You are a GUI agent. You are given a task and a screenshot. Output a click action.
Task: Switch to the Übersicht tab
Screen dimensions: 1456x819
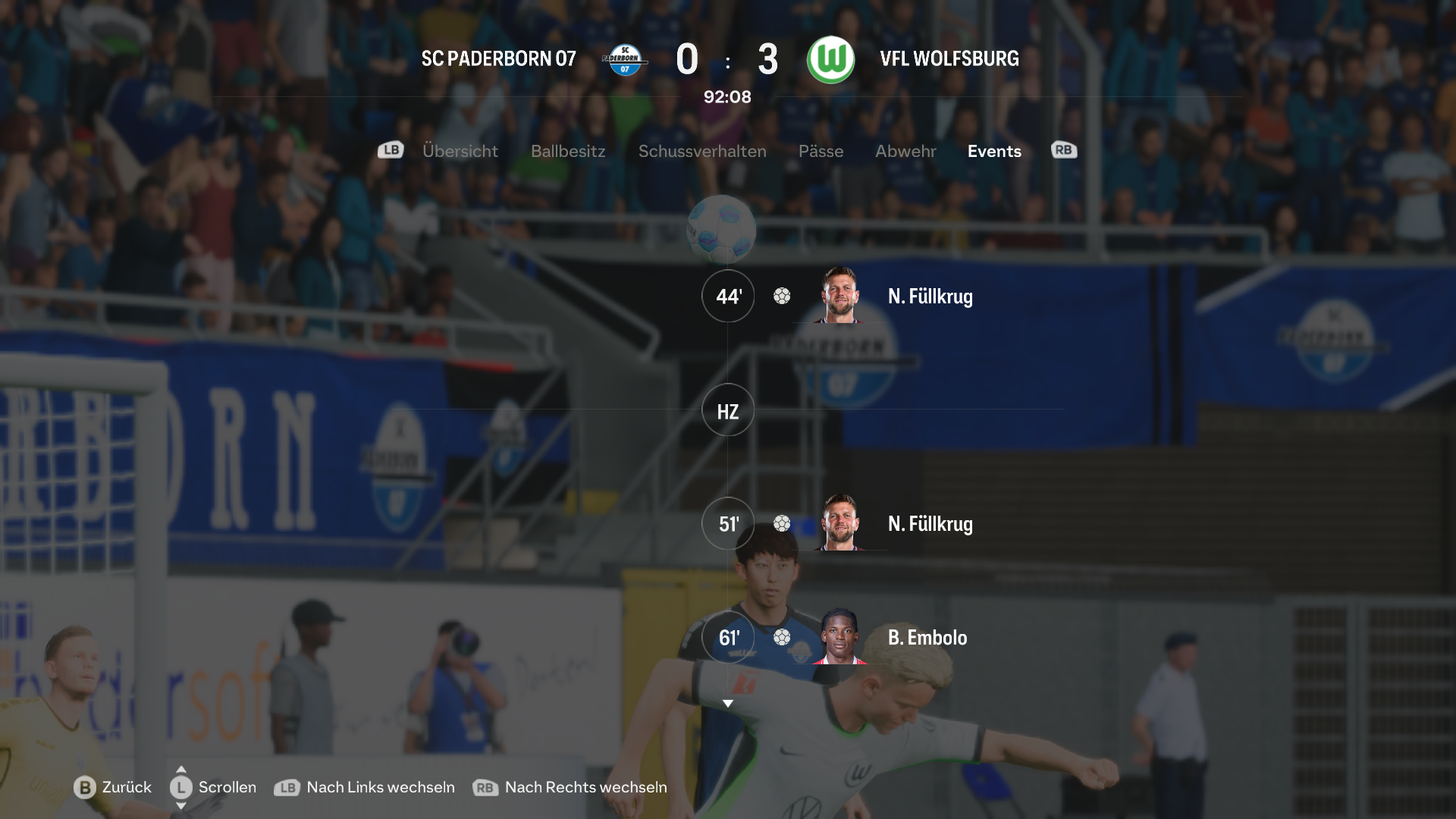(460, 151)
